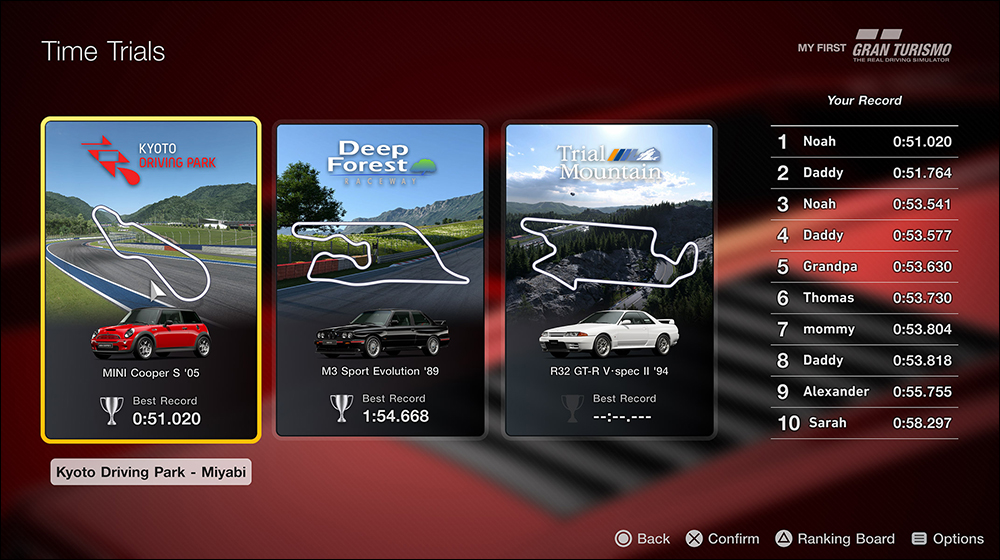
Task: Click mommy's 0:53.804 record row
Action: coord(864,329)
